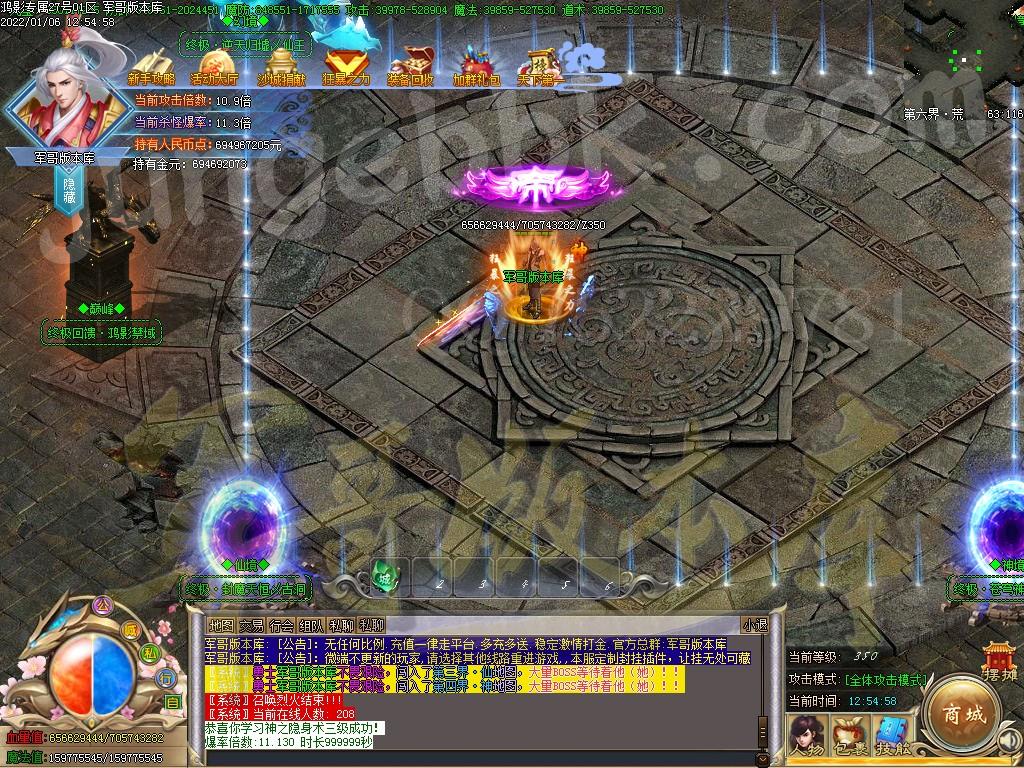Activate the 狂暴之力 berserk power icon
1024x768 pixels.
click(x=346, y=67)
